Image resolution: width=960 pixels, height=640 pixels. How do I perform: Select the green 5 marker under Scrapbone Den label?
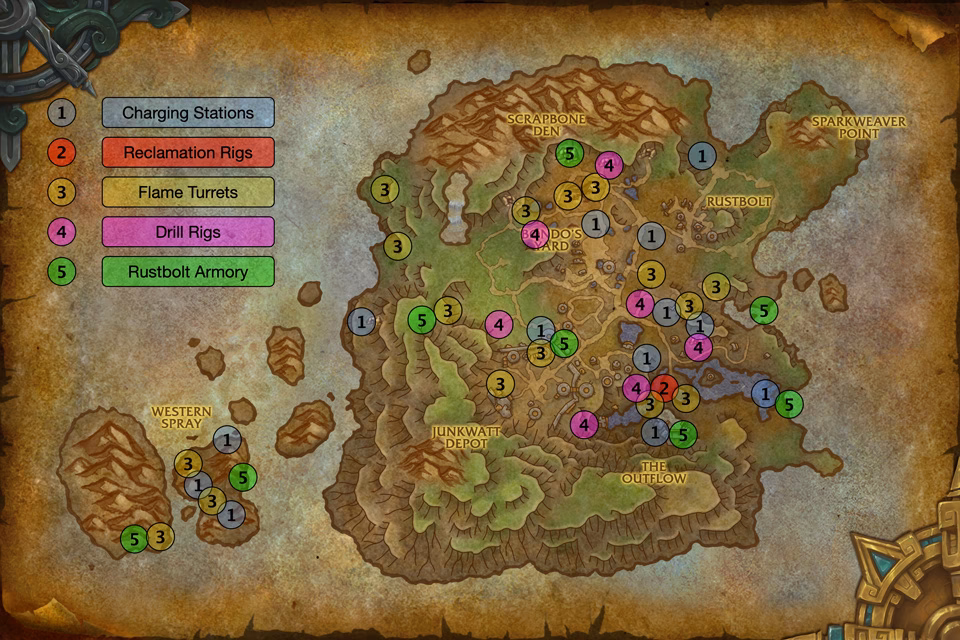[569, 154]
